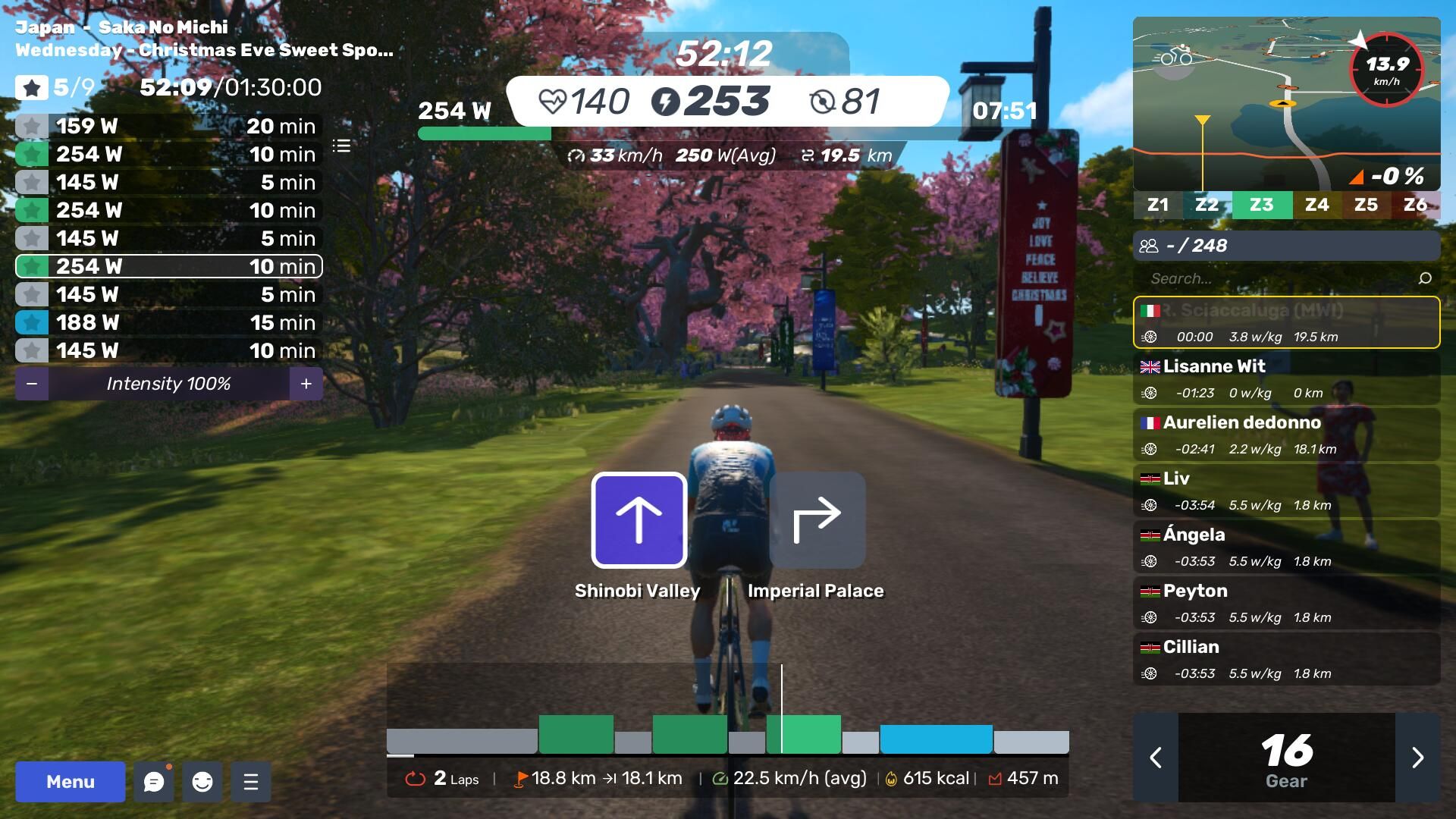1456x819 pixels.
Task: Shift gear down with left arrow
Action: pos(1156,757)
